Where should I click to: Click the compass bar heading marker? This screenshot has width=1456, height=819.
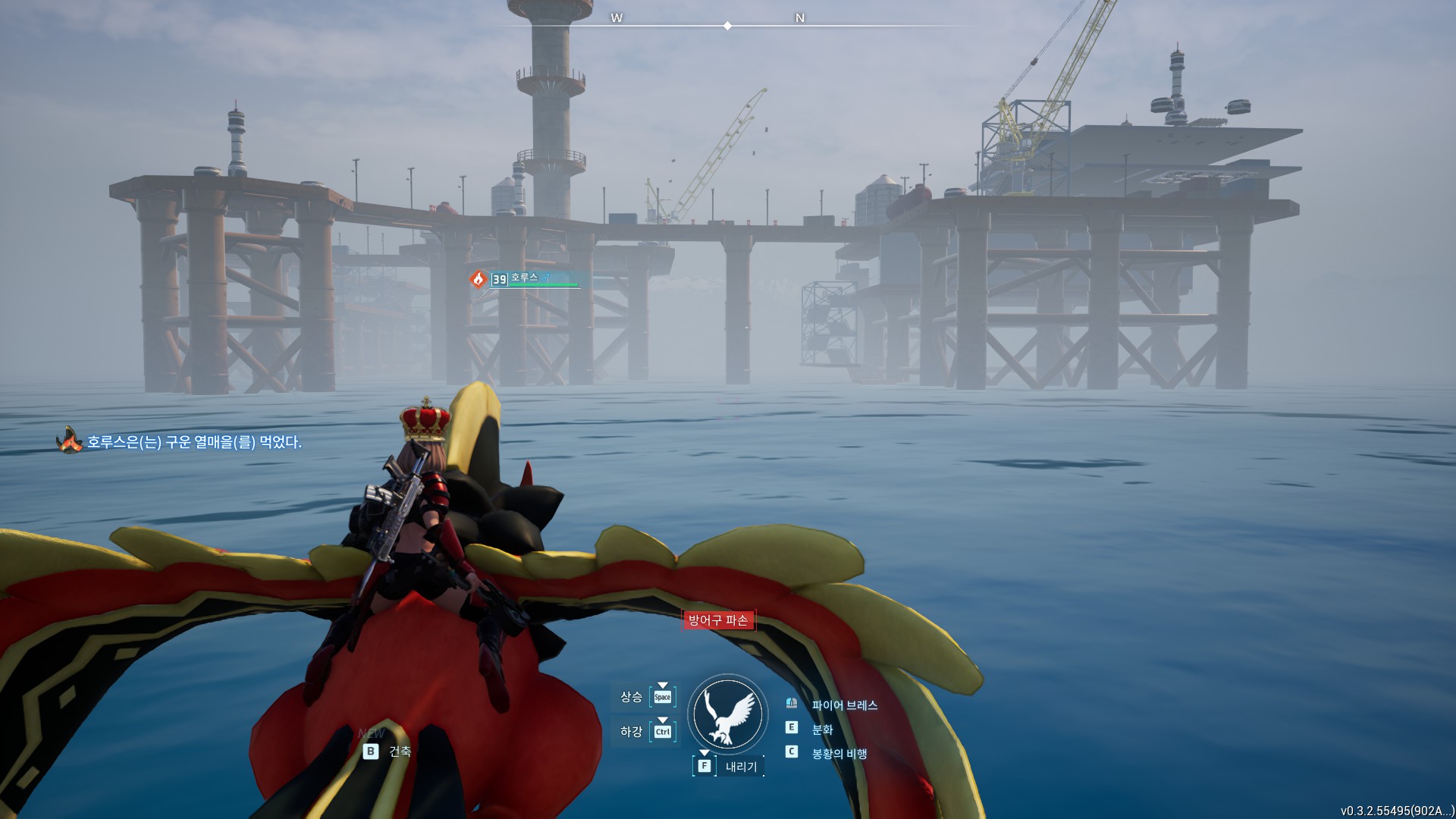pyautogui.click(x=727, y=26)
